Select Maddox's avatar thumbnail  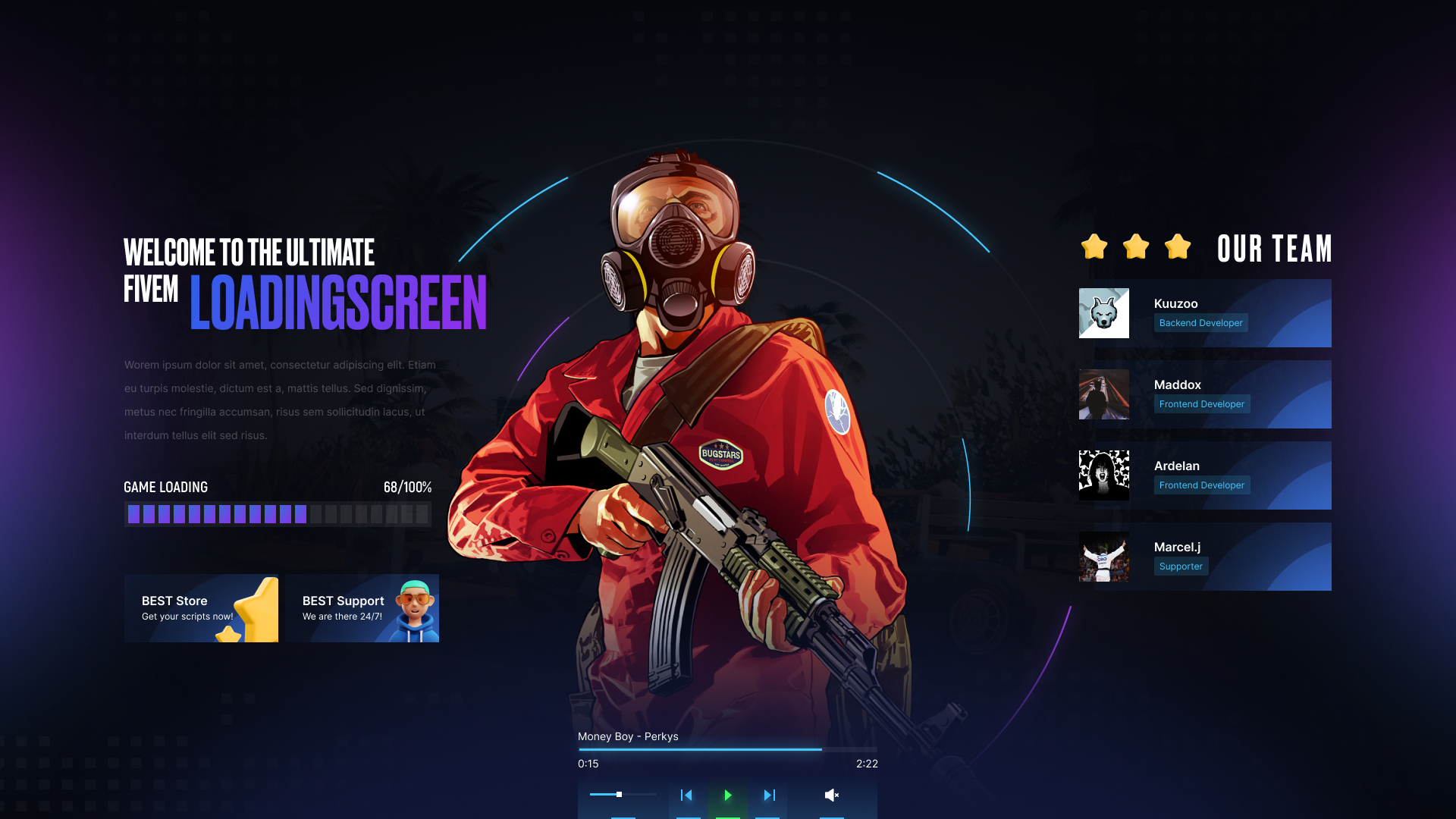coord(1103,394)
